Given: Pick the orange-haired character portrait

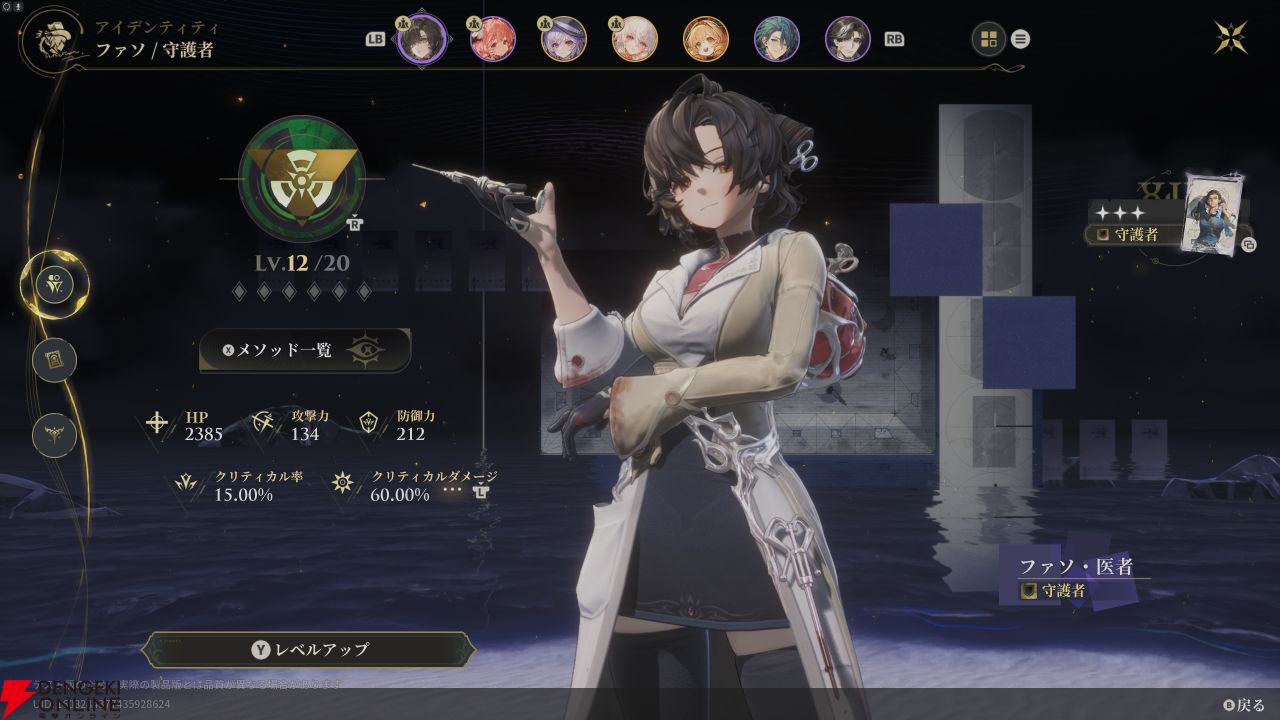Looking at the screenshot, I should 706,39.
